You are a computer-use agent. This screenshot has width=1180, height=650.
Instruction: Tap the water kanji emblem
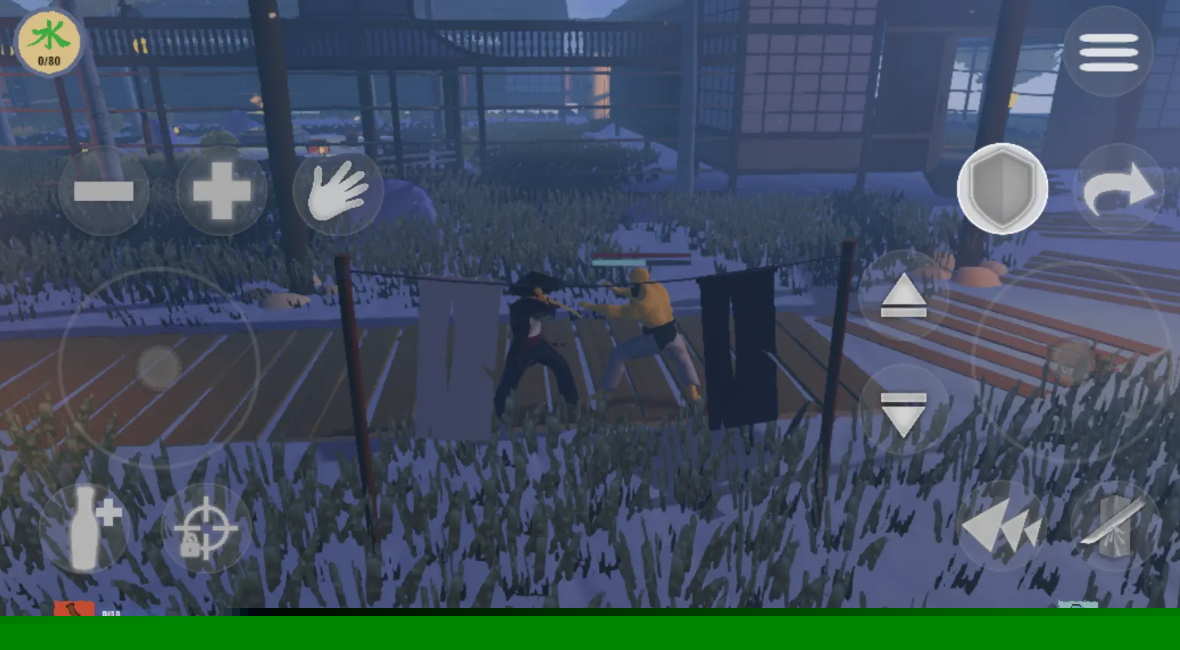pyautogui.click(x=49, y=42)
